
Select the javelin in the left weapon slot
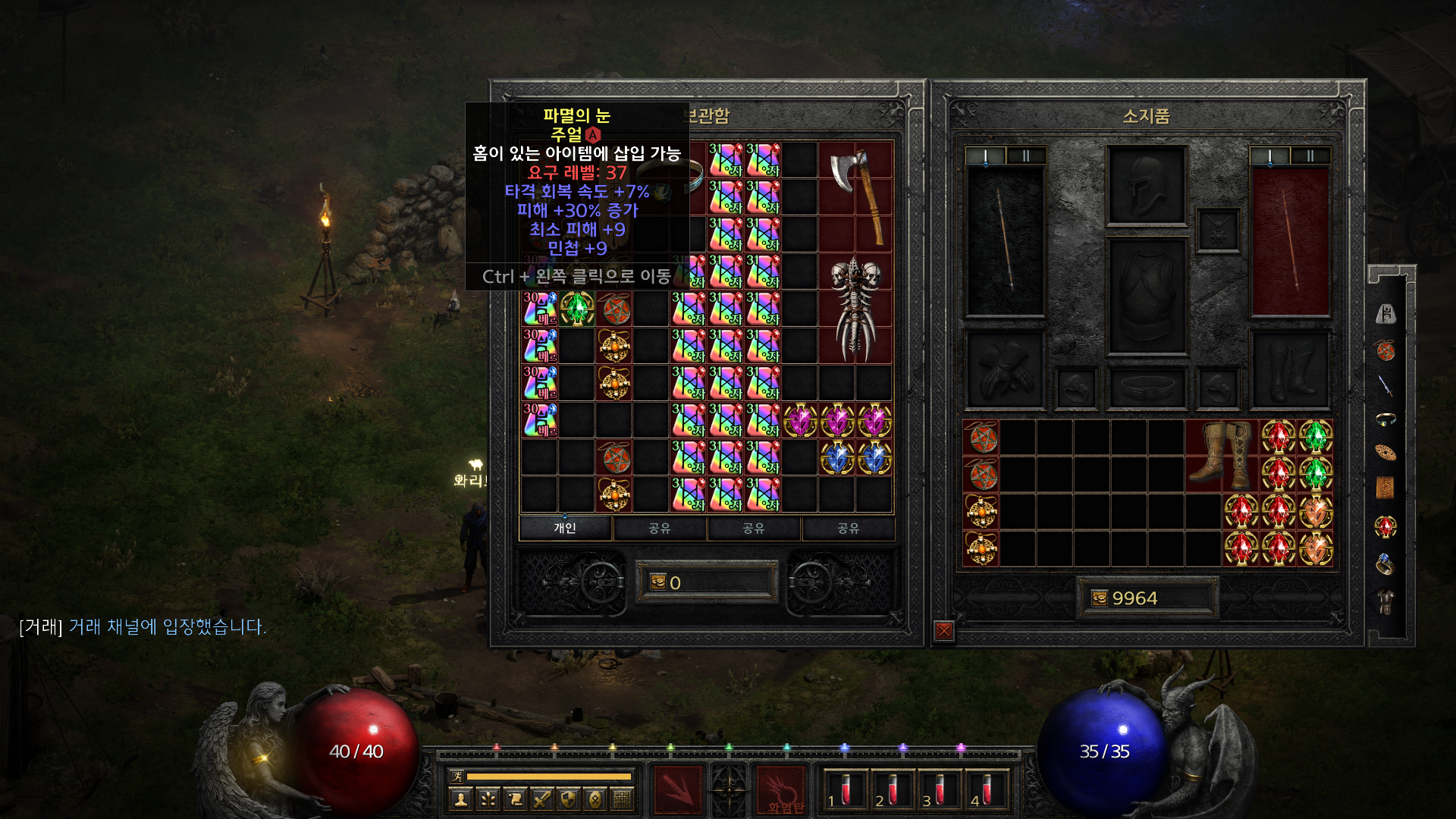(x=1005, y=240)
